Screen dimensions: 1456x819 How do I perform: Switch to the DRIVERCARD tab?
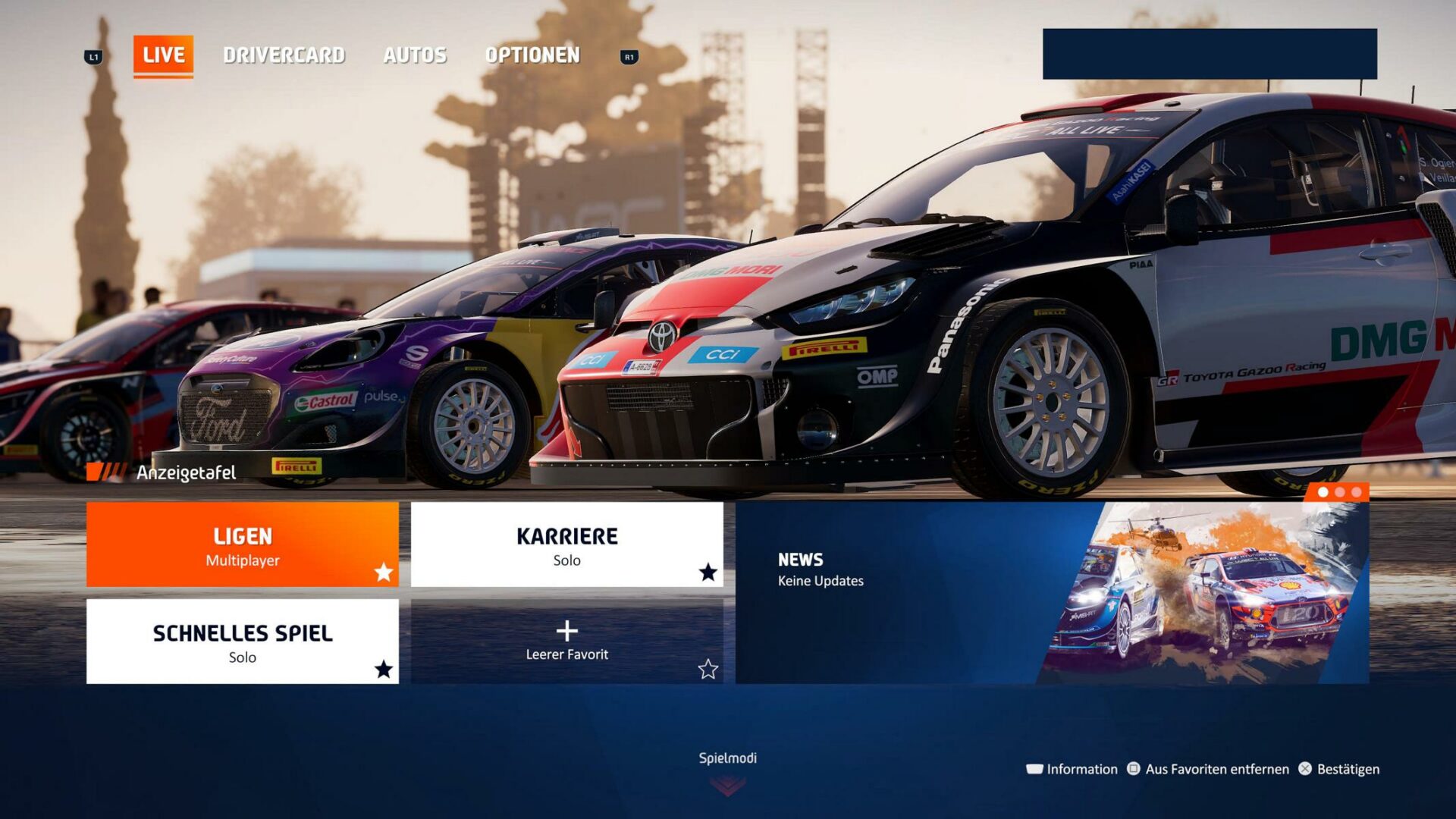pos(284,55)
